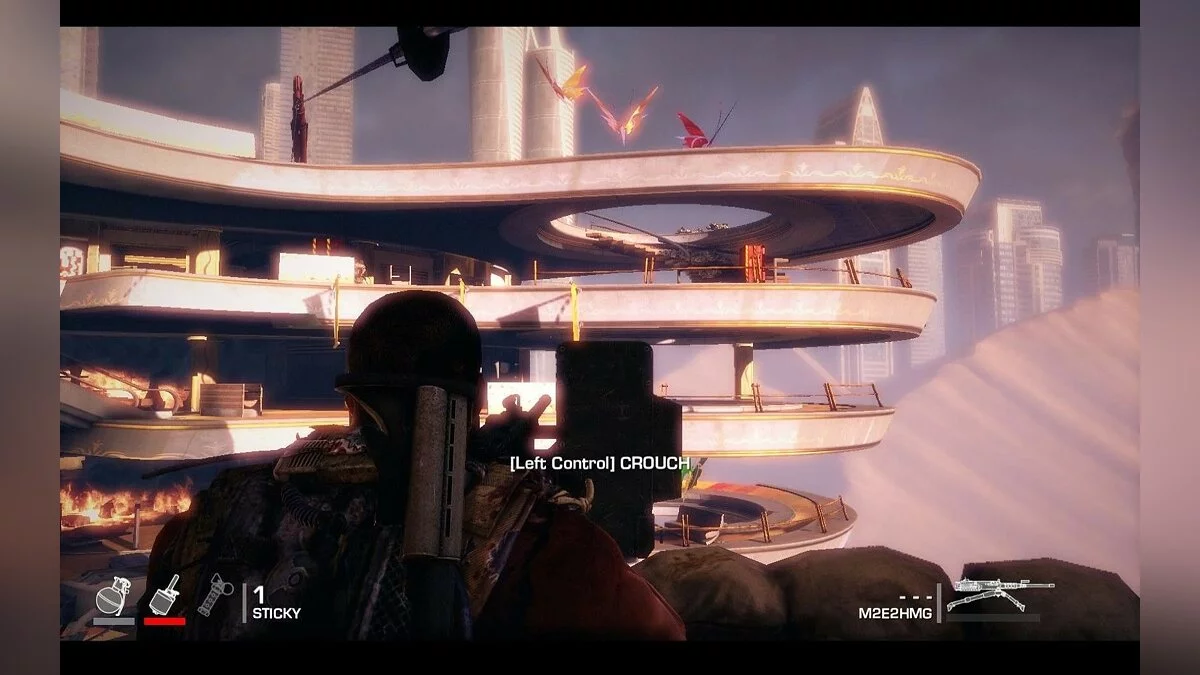
Task: Choose the sticky grenade icon
Action: [x=164, y=595]
